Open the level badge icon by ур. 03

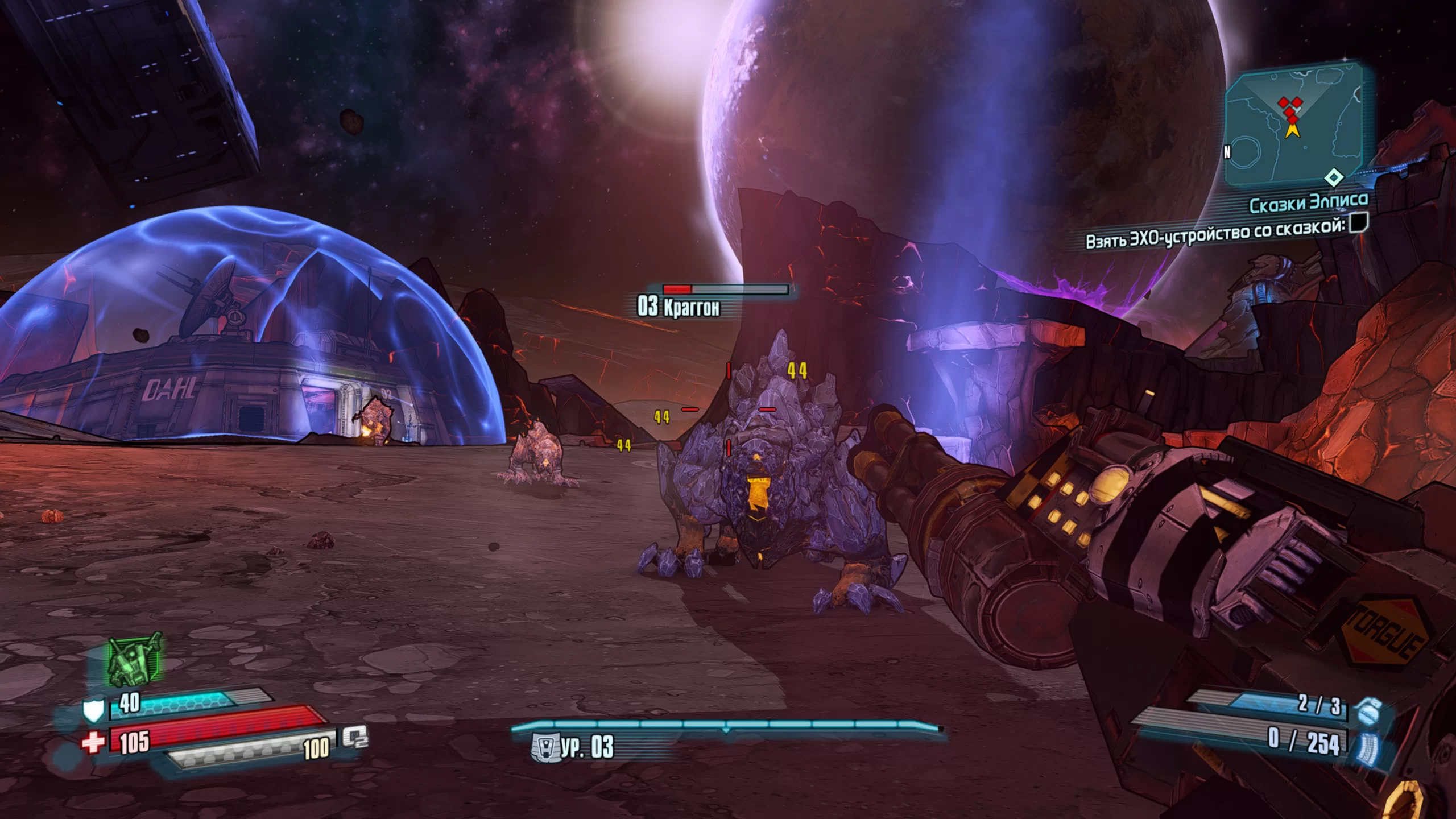click(x=543, y=747)
